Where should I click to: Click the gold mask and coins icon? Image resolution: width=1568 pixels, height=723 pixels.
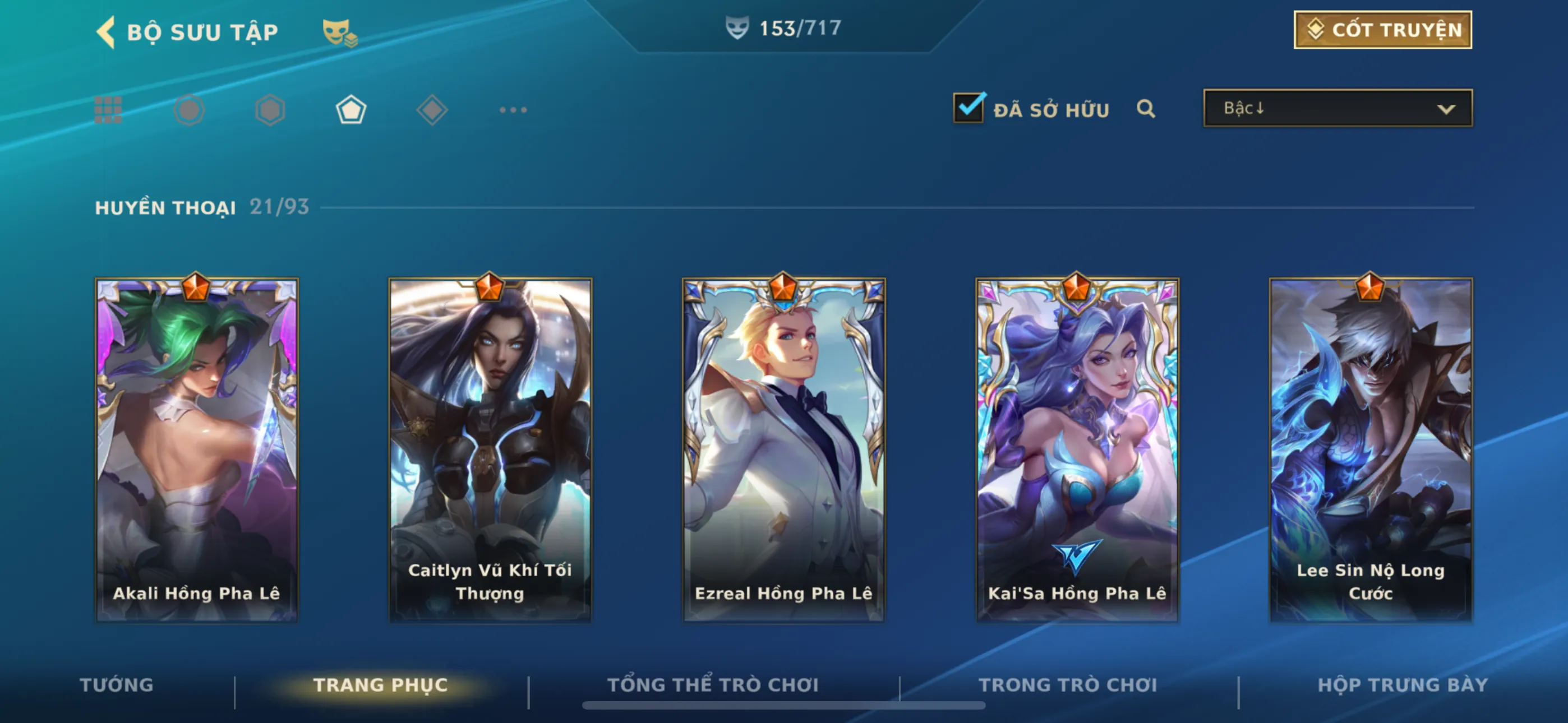coord(339,33)
